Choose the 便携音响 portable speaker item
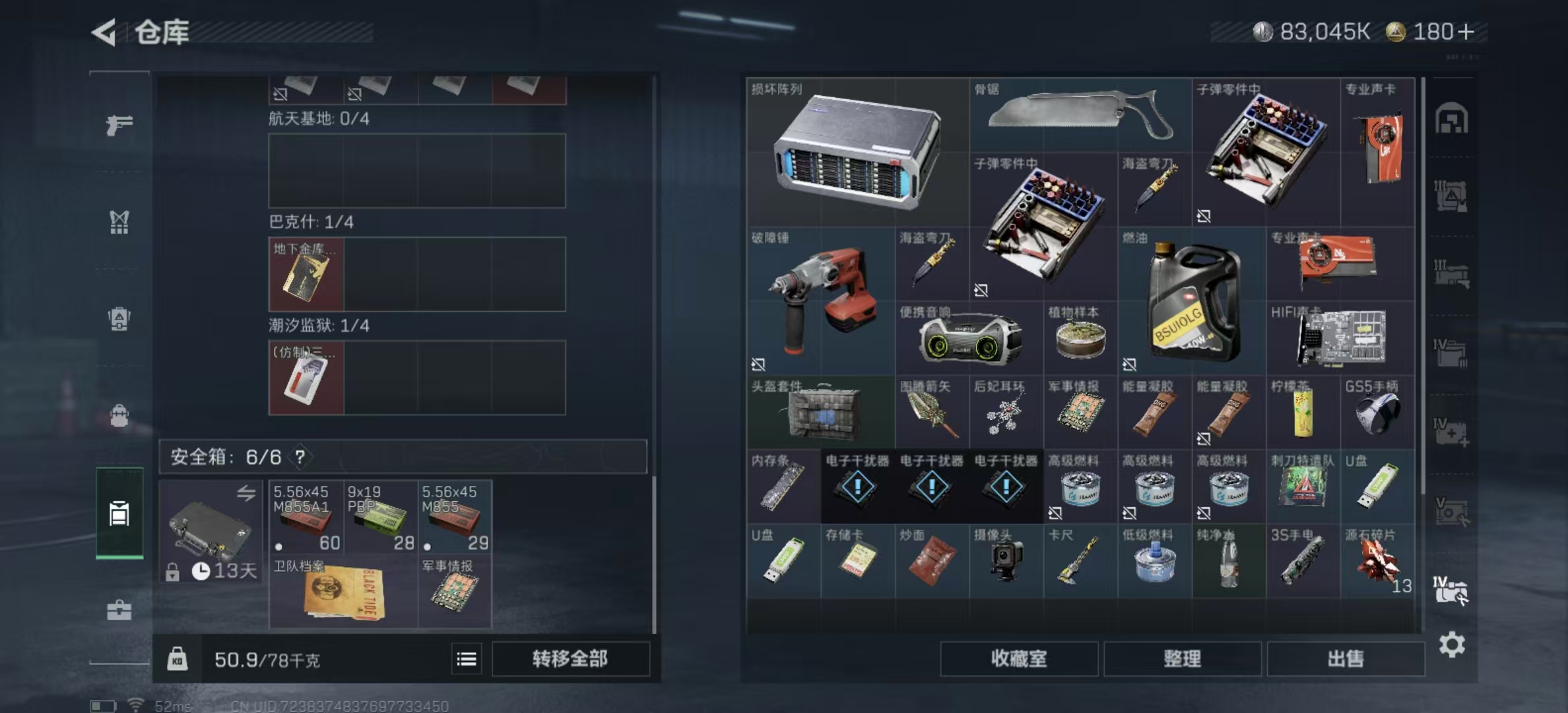 [969, 338]
